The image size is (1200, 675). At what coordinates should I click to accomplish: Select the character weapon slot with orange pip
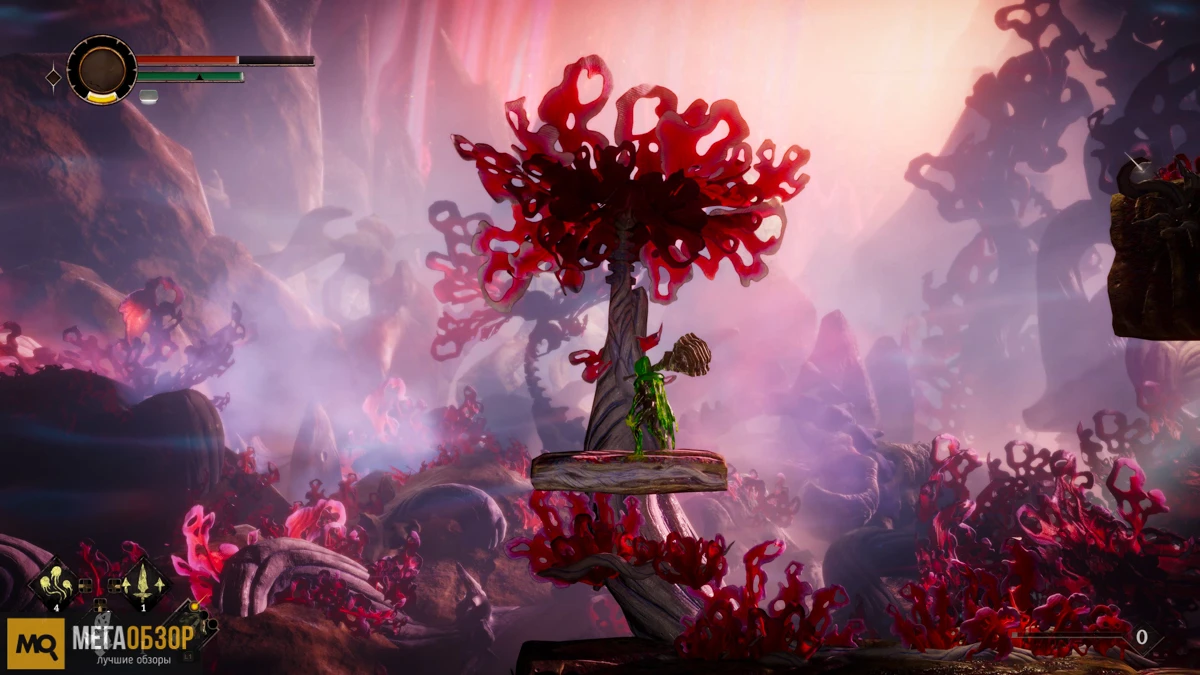click(x=192, y=624)
